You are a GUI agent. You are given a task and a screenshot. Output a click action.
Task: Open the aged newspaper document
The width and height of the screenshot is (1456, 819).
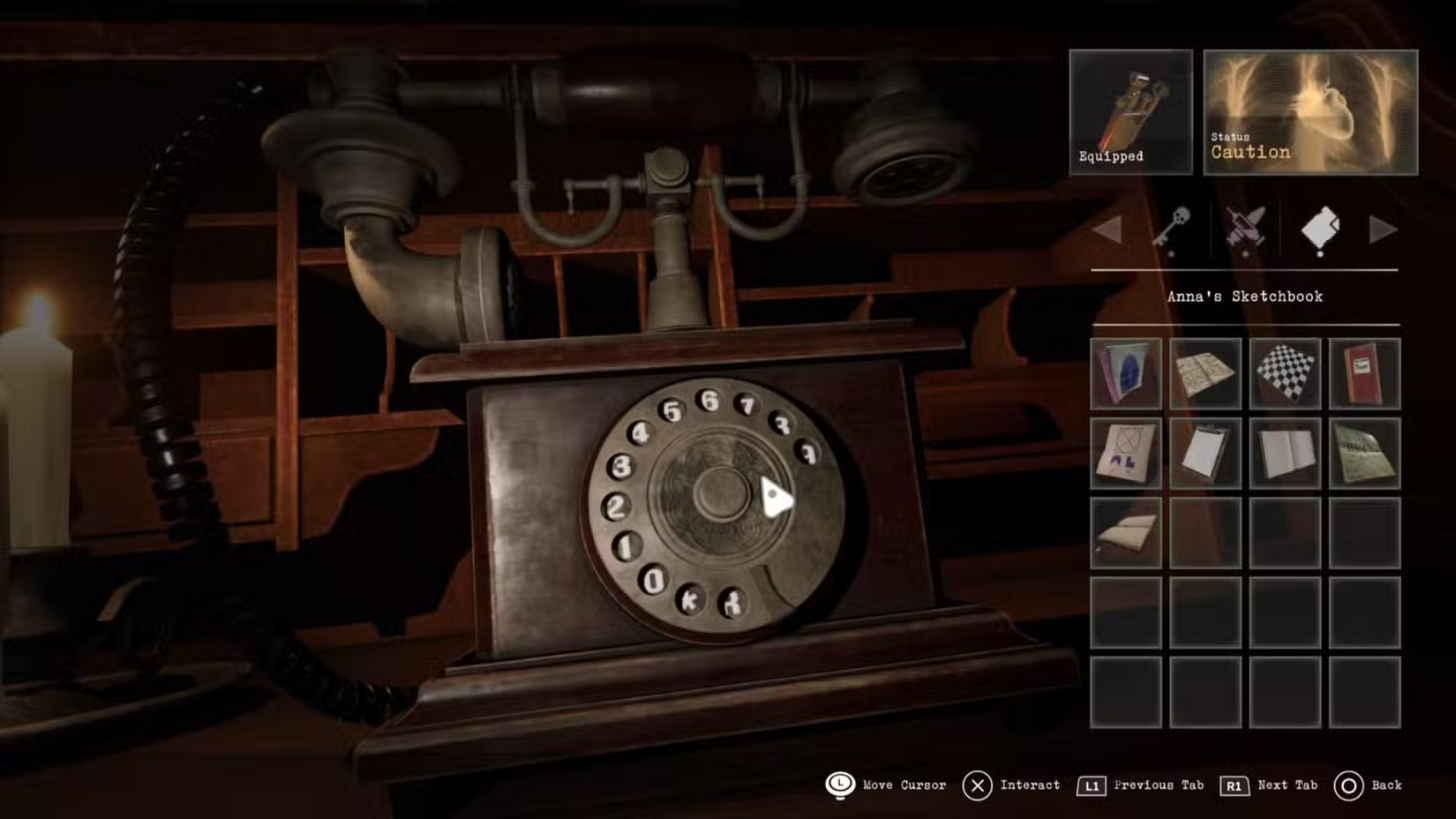(1364, 454)
